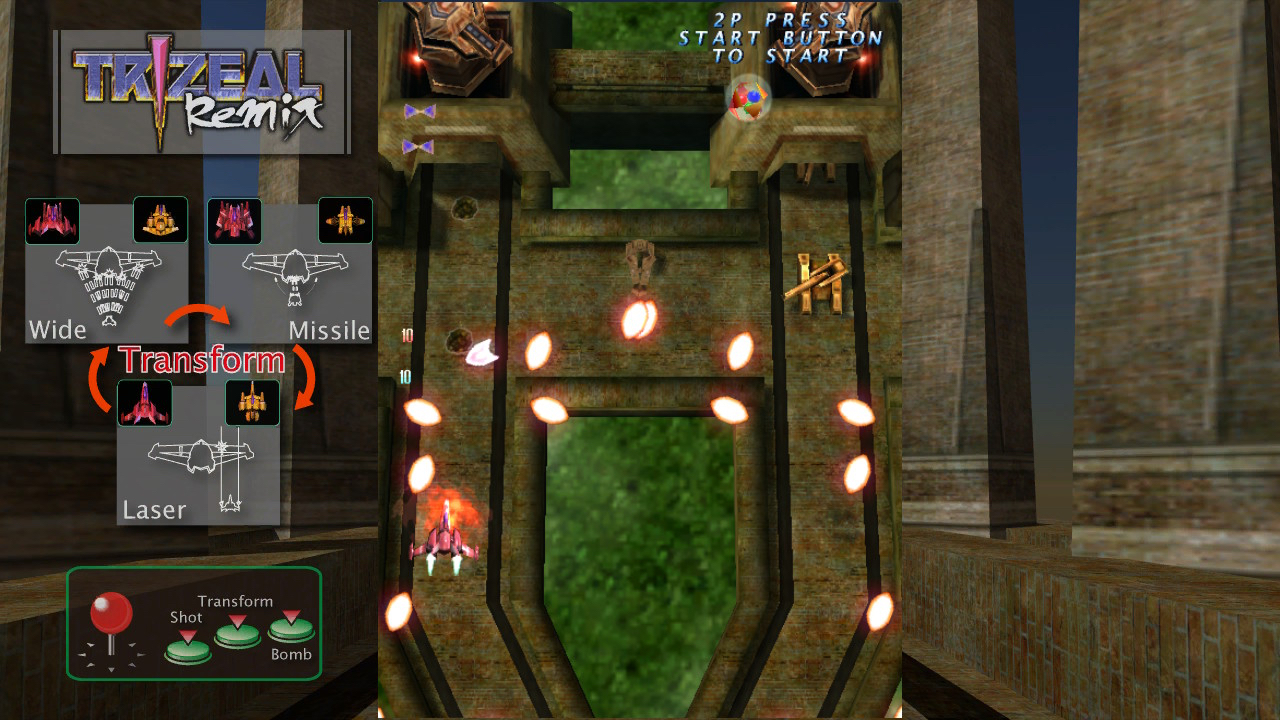Click the red Transform label
The image size is (1280, 720).
(x=202, y=360)
